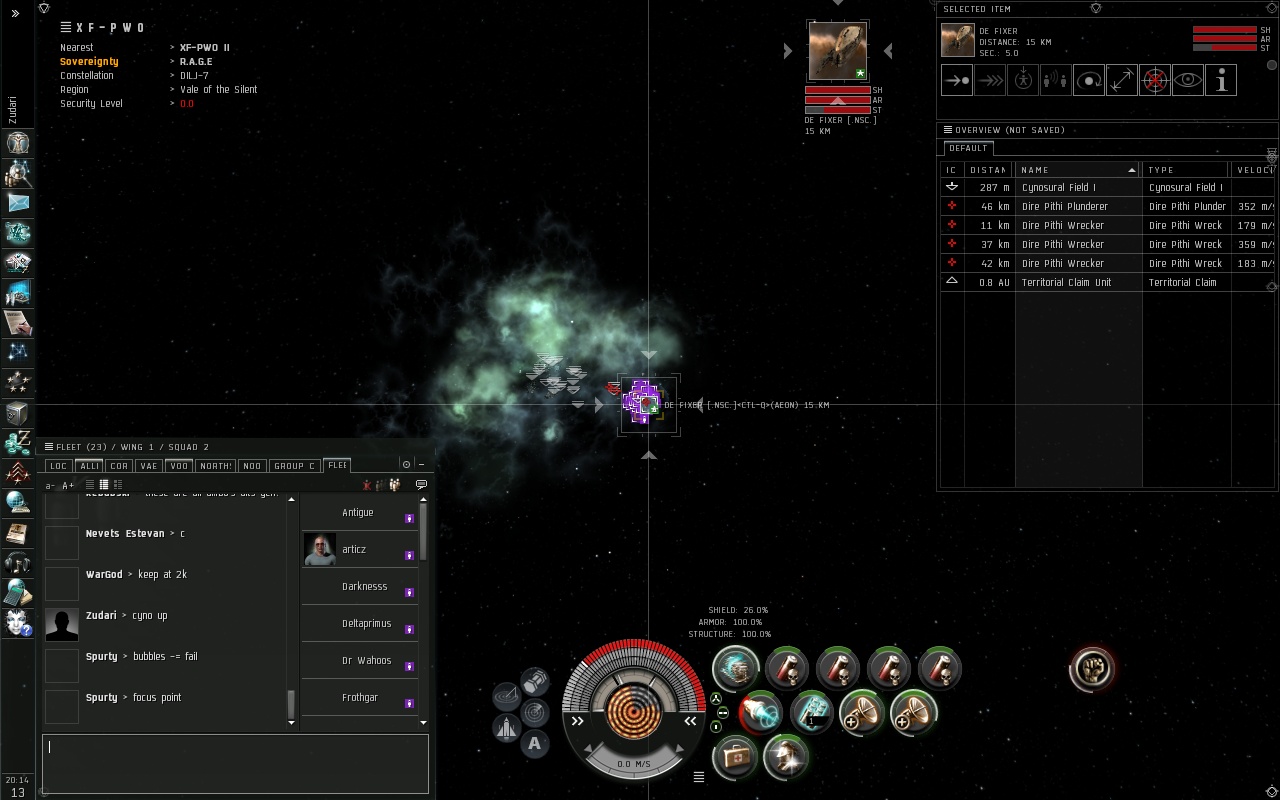Open the Default overview tab
This screenshot has width=1280, height=800.
[968, 148]
